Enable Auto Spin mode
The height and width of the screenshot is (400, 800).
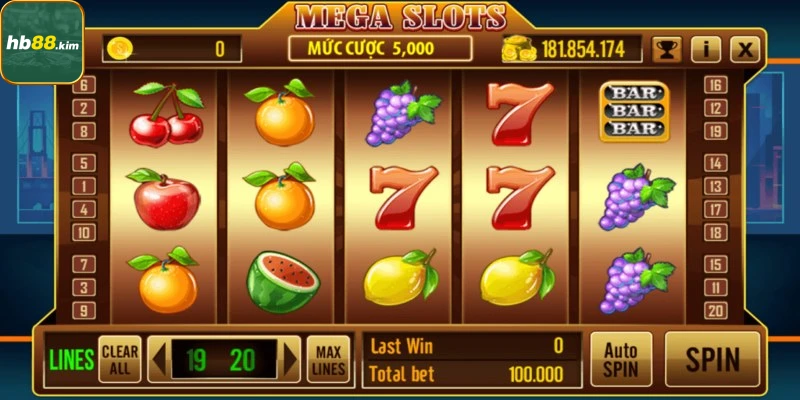(x=620, y=359)
